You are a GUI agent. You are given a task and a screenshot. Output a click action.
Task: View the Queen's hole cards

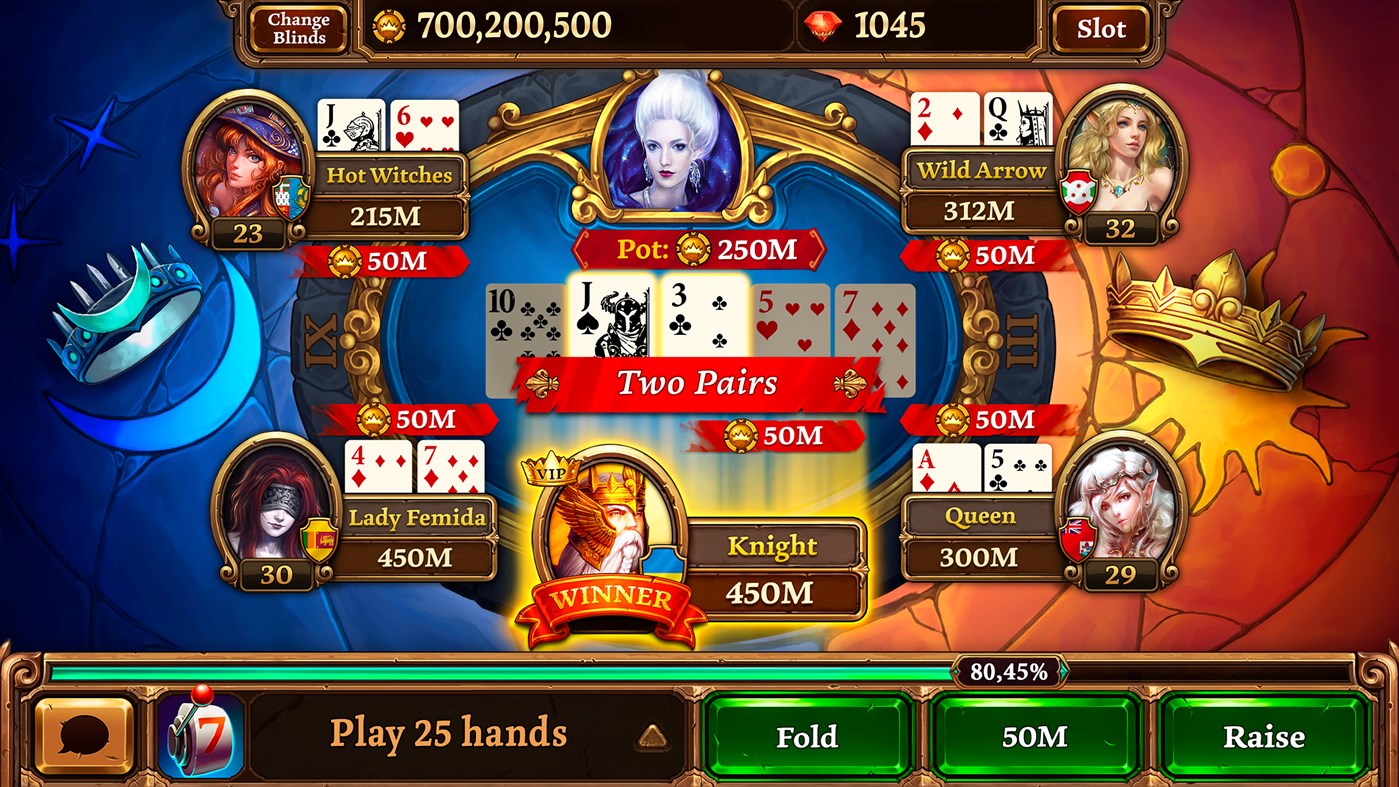click(985, 465)
